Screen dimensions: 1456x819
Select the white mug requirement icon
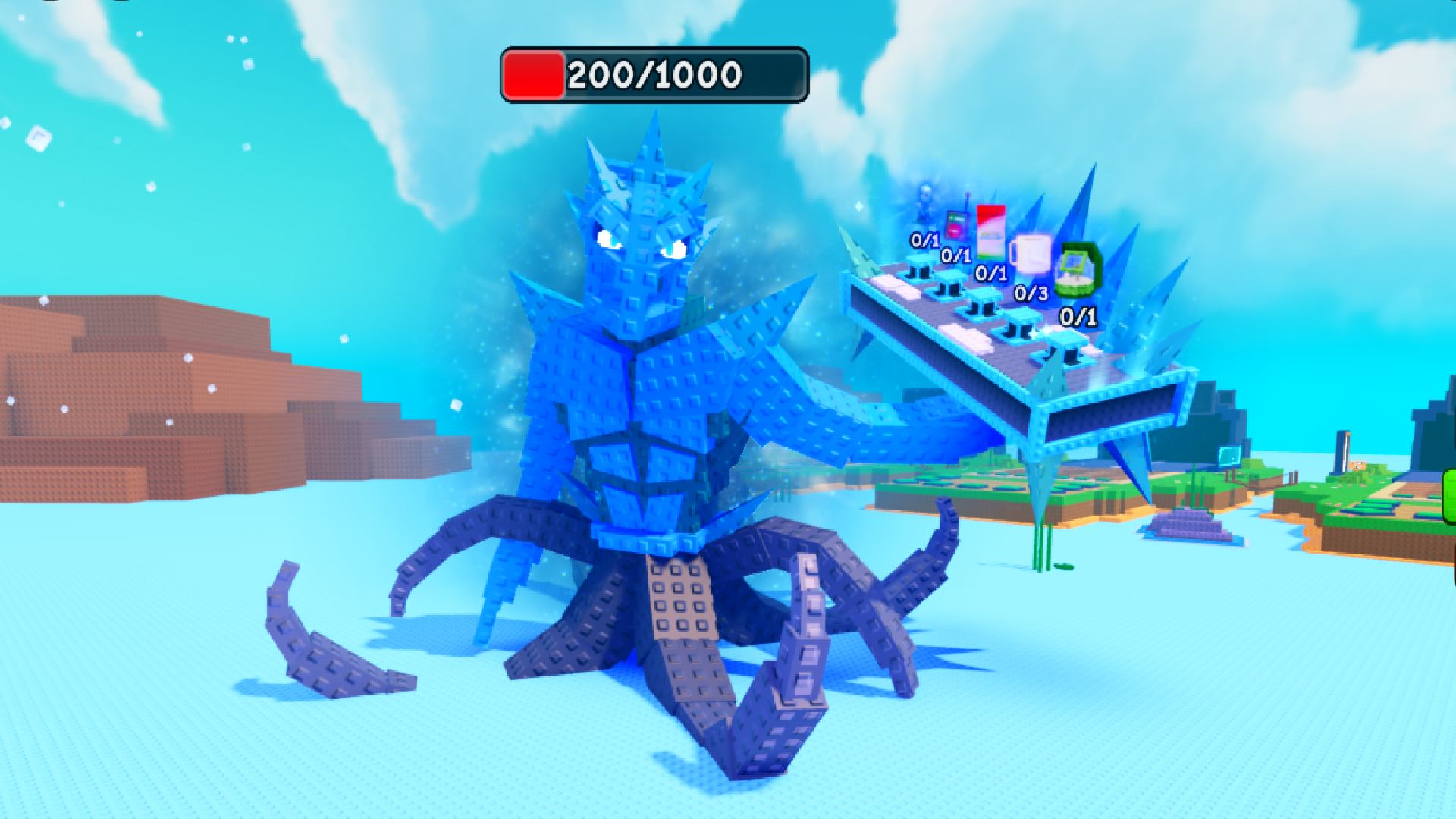tap(1030, 254)
